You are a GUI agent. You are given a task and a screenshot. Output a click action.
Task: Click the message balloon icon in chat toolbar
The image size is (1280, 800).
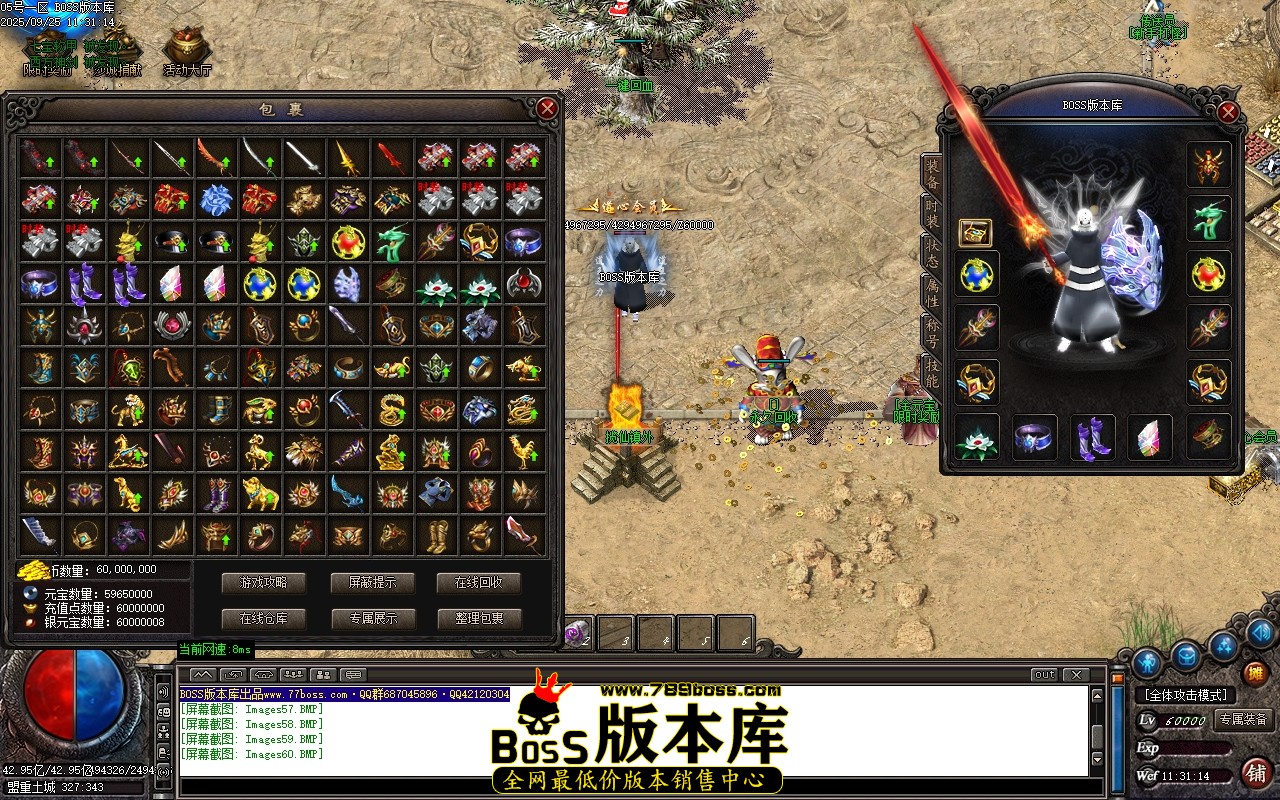(353, 673)
